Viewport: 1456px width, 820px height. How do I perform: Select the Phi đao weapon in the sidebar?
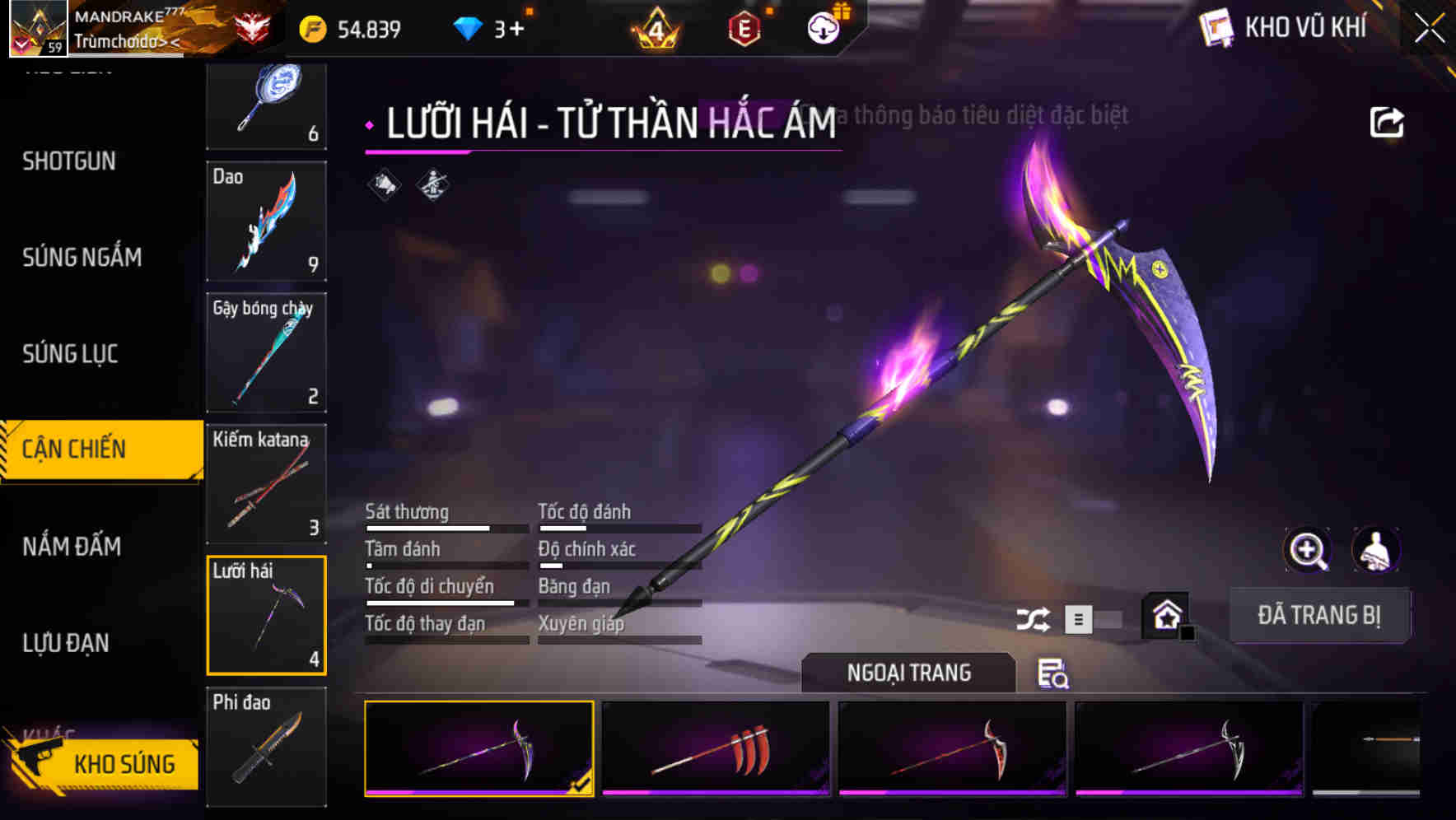(266, 746)
